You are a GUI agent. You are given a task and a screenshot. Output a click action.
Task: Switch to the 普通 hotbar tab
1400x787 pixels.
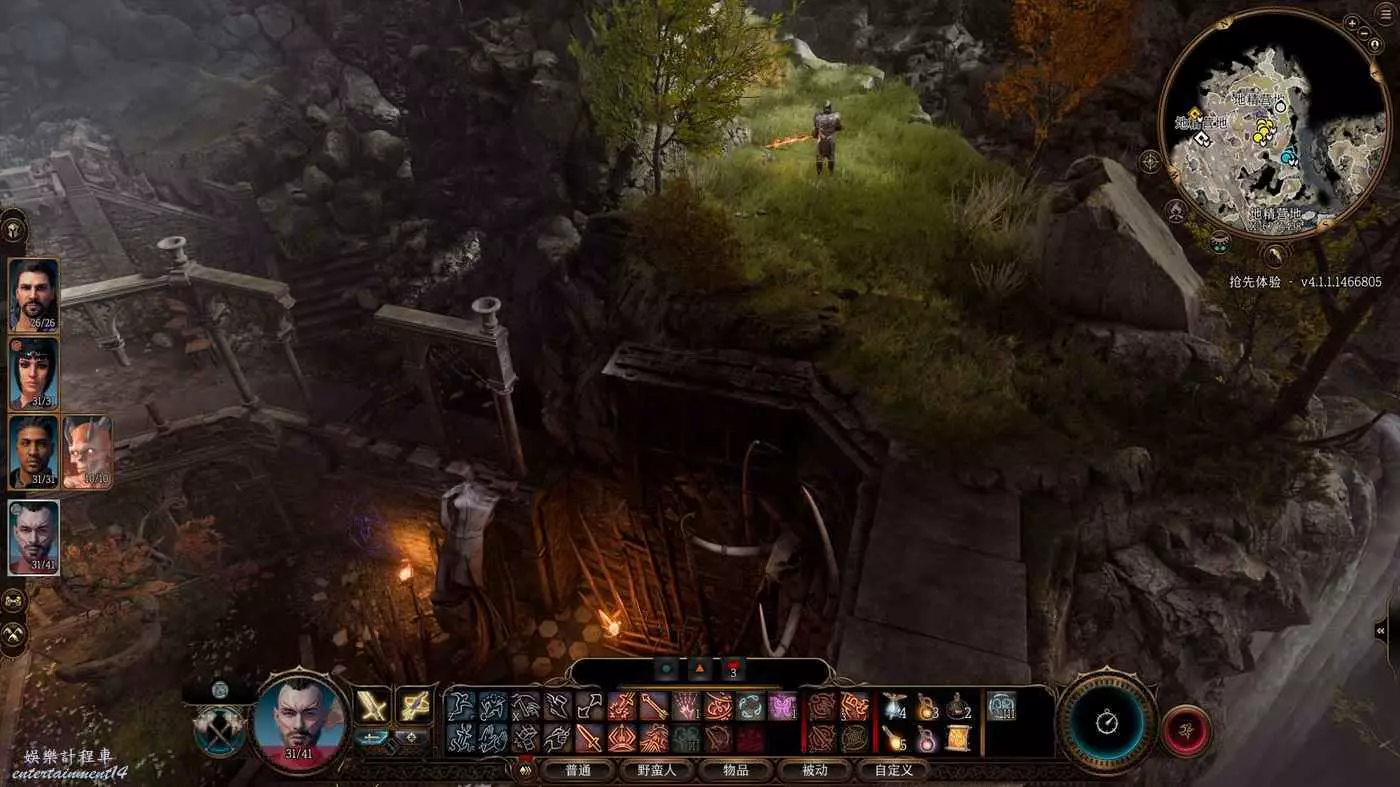(x=578, y=771)
